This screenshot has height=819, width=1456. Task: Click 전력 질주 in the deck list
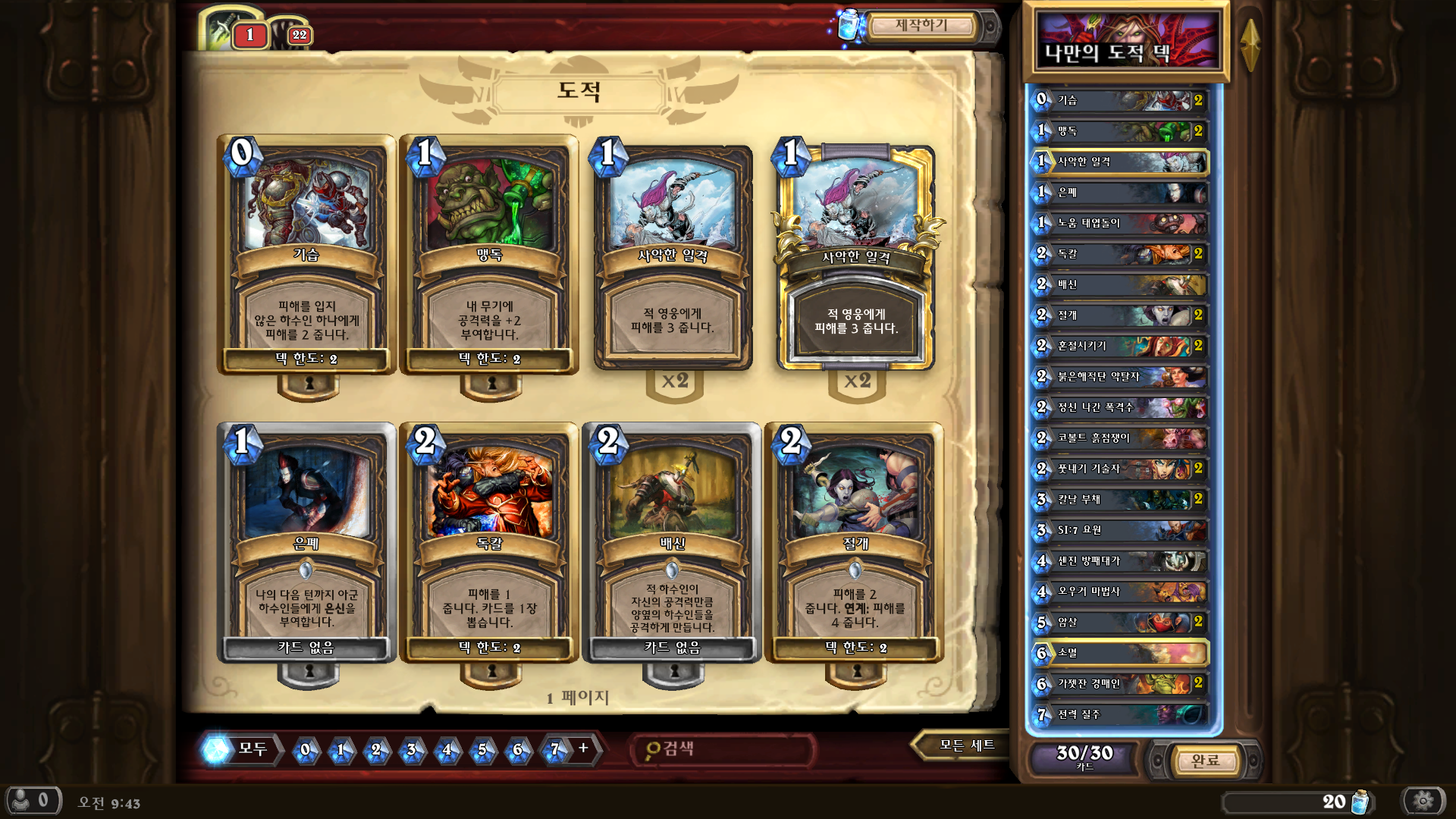pyautogui.click(x=1120, y=714)
